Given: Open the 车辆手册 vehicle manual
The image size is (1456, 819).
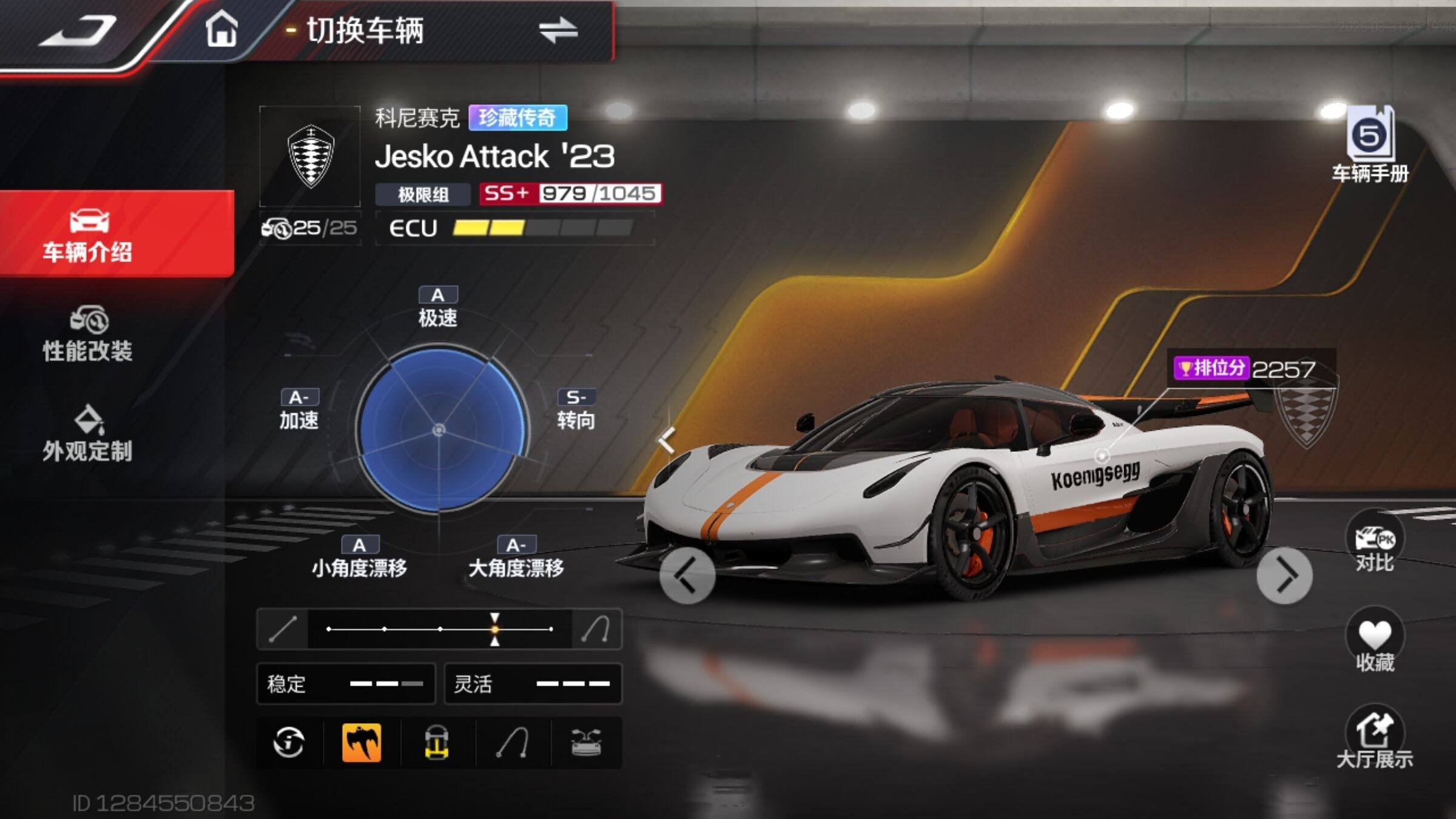Looking at the screenshot, I should point(1370,146).
